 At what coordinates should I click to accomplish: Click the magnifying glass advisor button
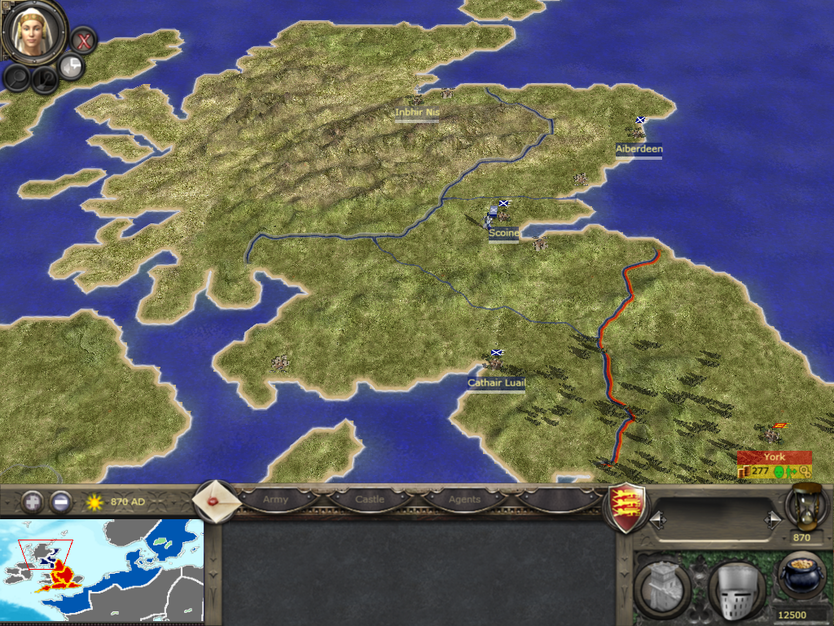pyautogui.click(x=17, y=77)
